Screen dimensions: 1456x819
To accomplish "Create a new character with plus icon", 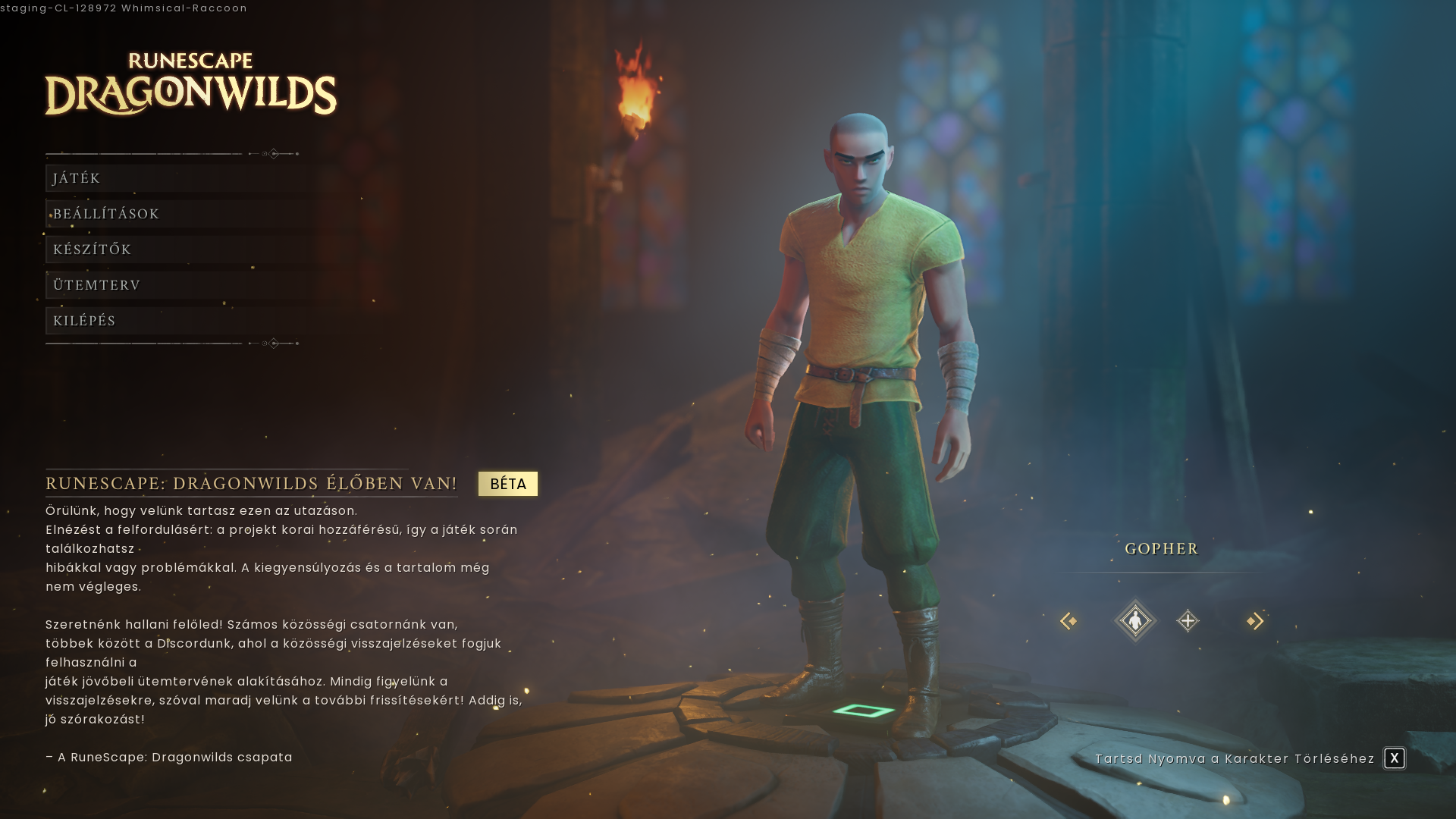I will pos(1188,621).
